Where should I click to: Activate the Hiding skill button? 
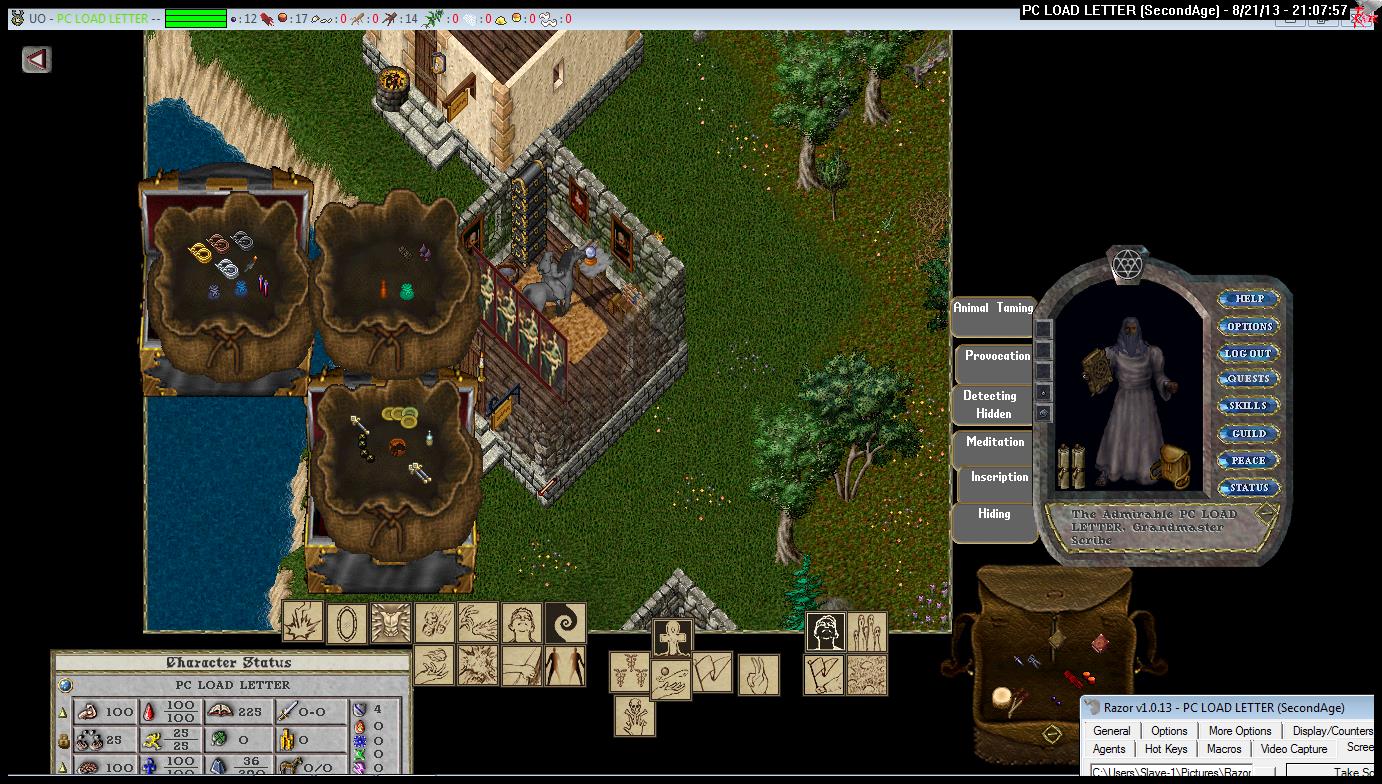[994, 514]
